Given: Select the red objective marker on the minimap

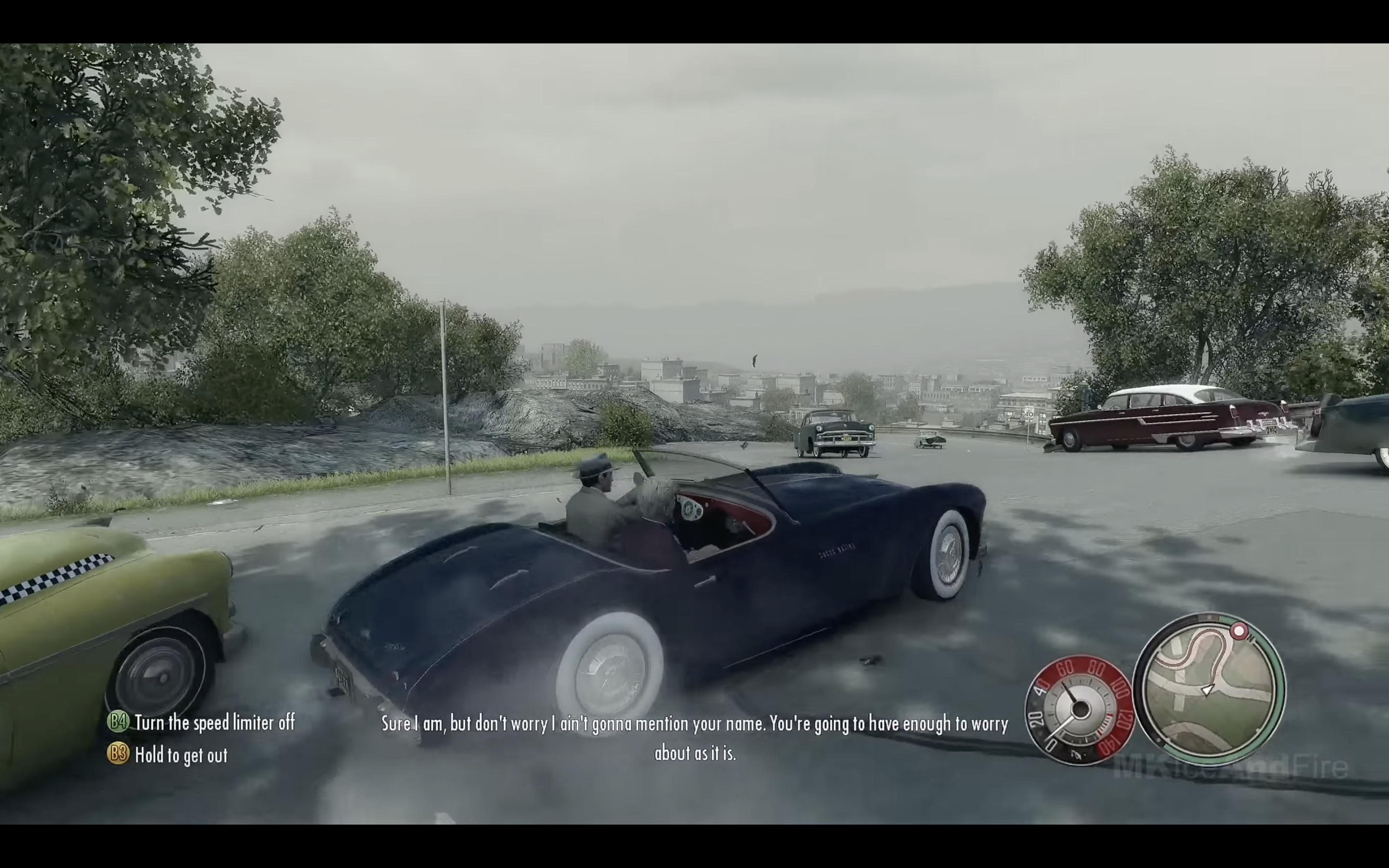Looking at the screenshot, I should 1239,632.
